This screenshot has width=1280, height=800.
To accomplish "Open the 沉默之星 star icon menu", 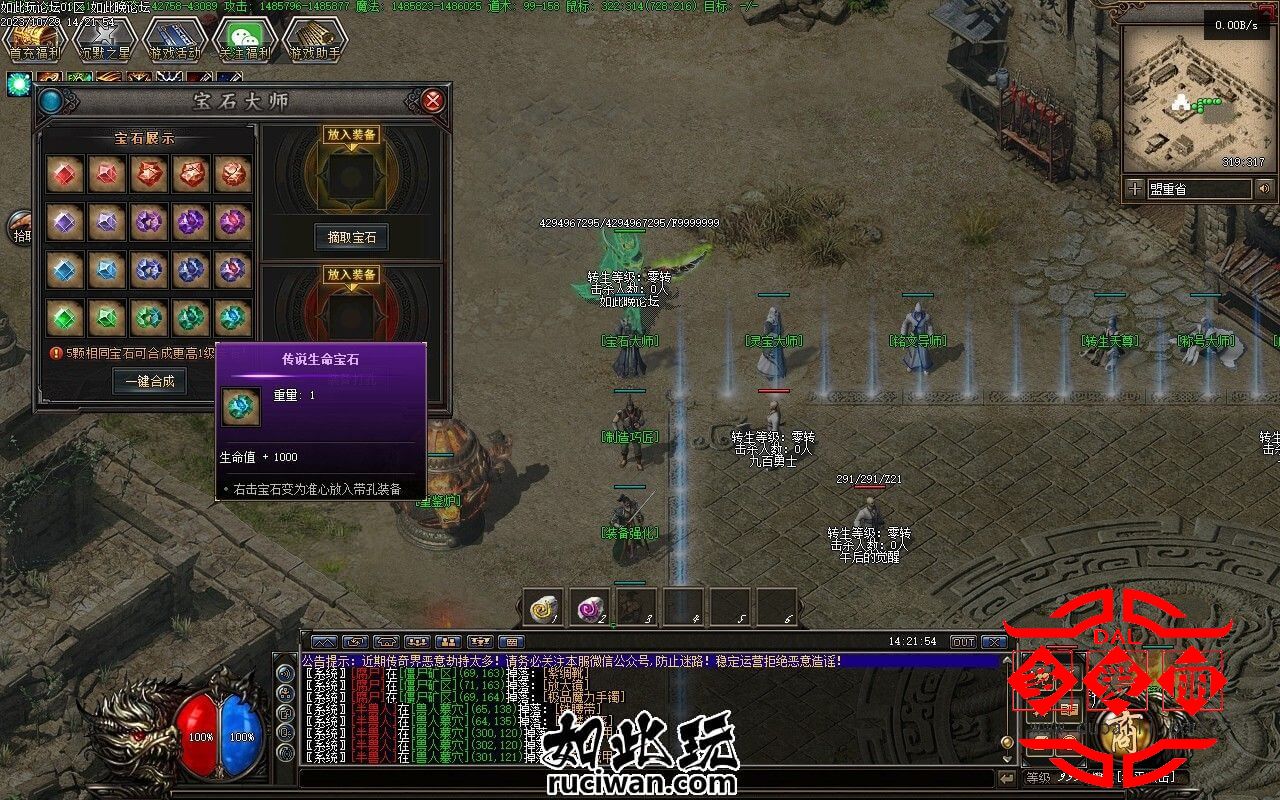I will 104,40.
